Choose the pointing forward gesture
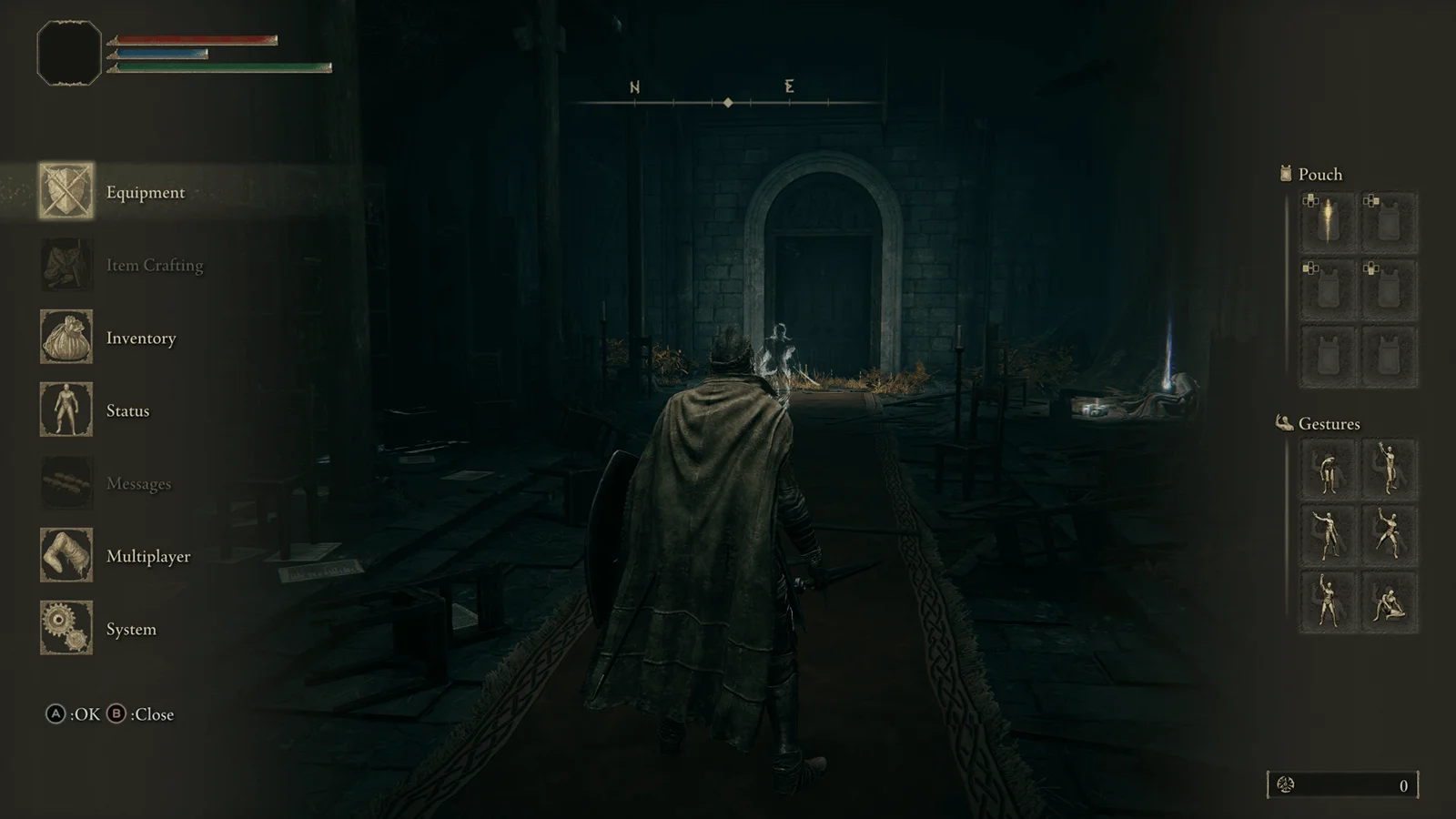The image size is (1456, 819). click(x=1329, y=535)
